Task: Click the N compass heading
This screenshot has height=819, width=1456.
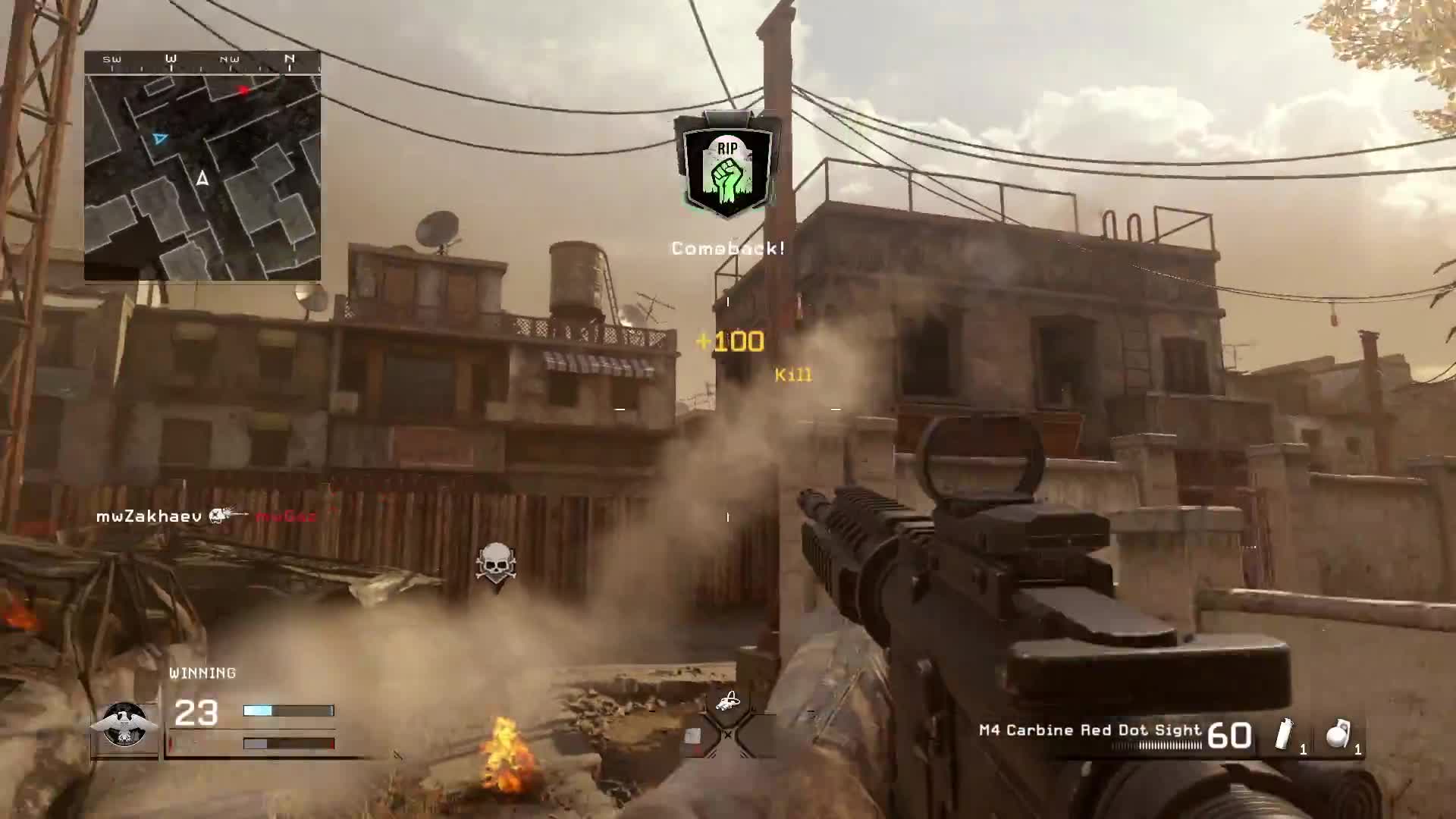Action: coord(289,58)
